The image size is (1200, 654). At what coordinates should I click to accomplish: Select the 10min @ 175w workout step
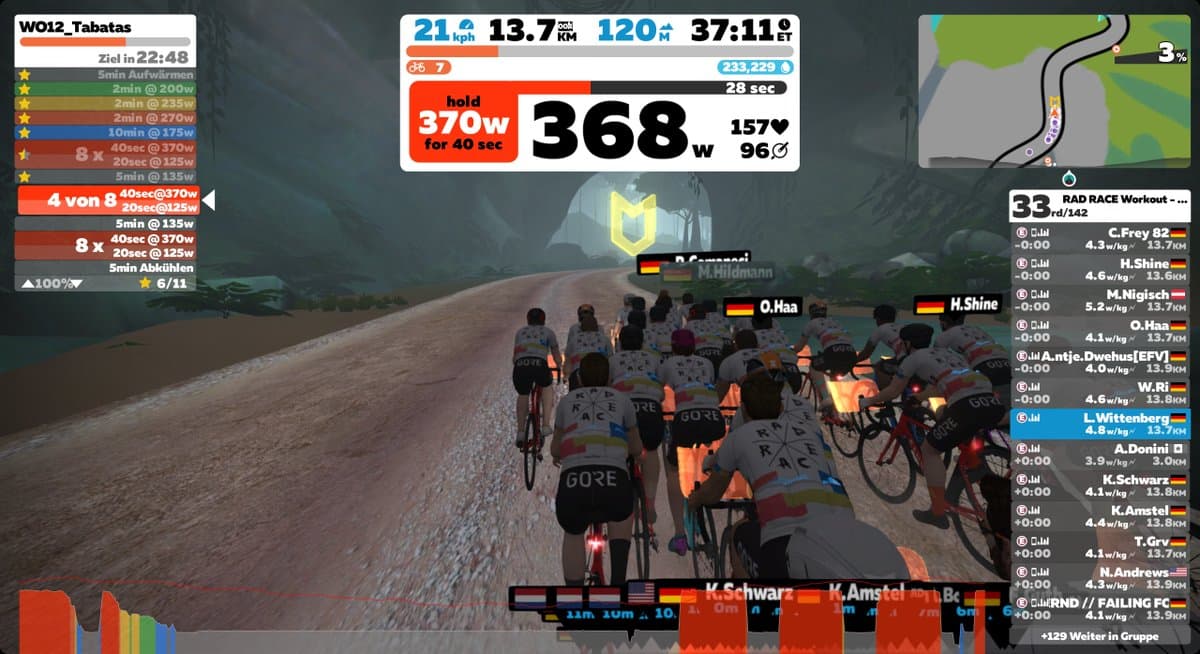107,132
